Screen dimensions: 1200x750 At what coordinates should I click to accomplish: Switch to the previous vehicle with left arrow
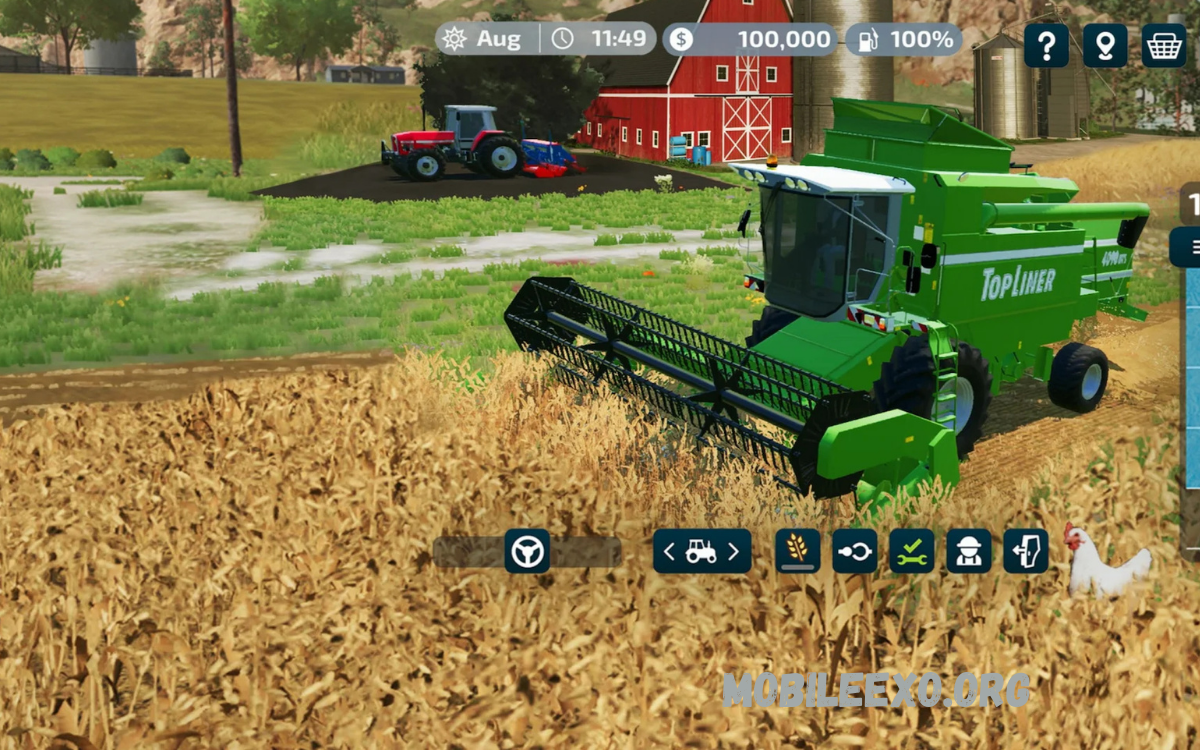[670, 551]
